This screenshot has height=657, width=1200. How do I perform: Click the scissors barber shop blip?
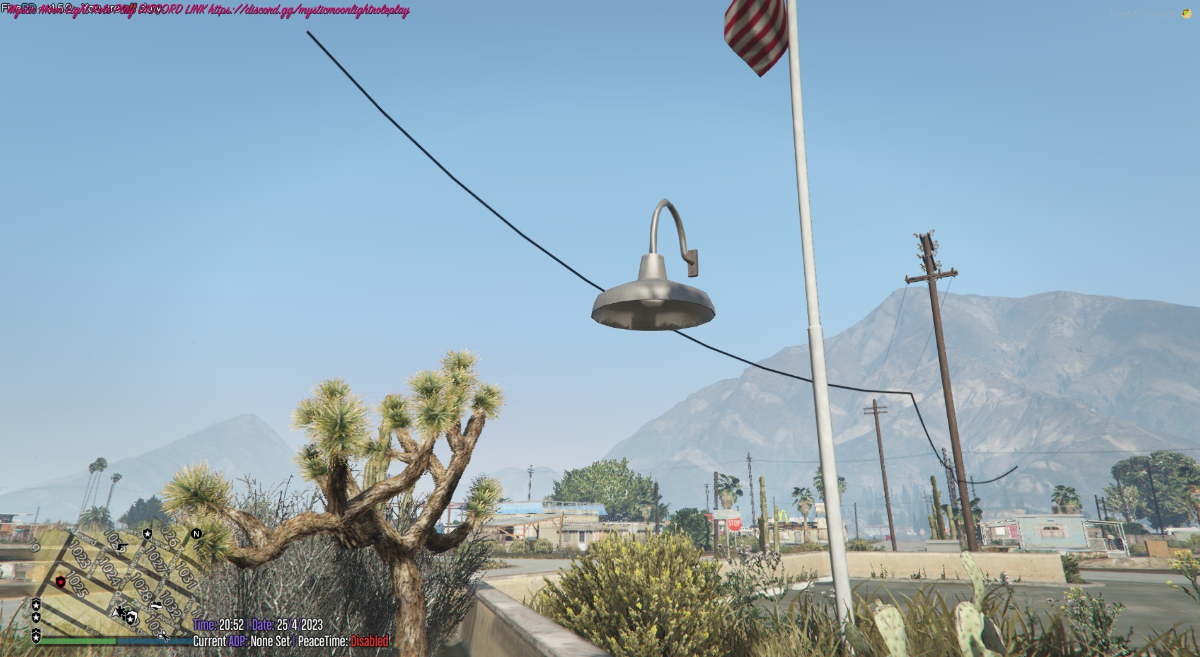[x=163, y=634]
